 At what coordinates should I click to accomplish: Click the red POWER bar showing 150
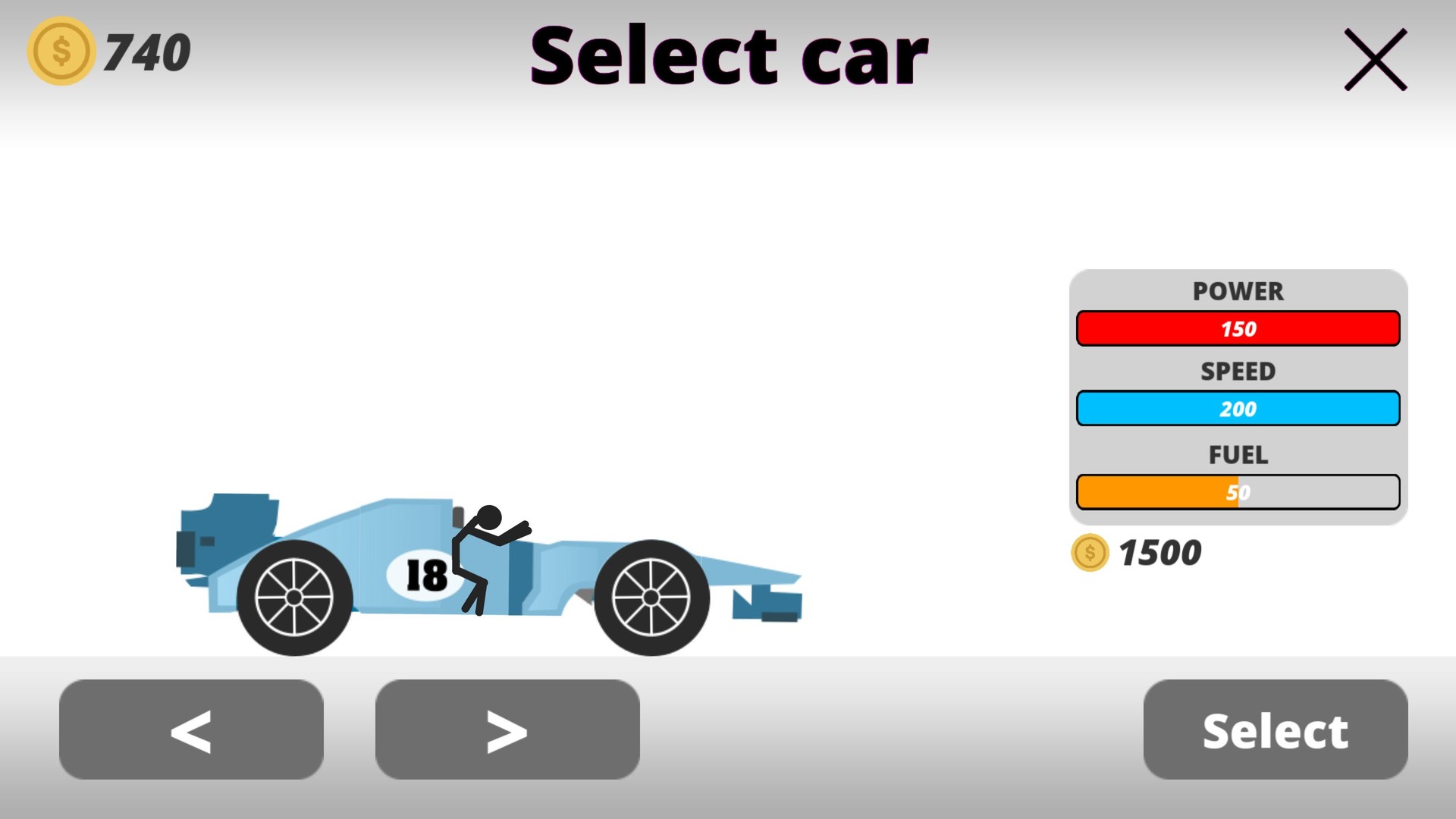pos(1238,328)
